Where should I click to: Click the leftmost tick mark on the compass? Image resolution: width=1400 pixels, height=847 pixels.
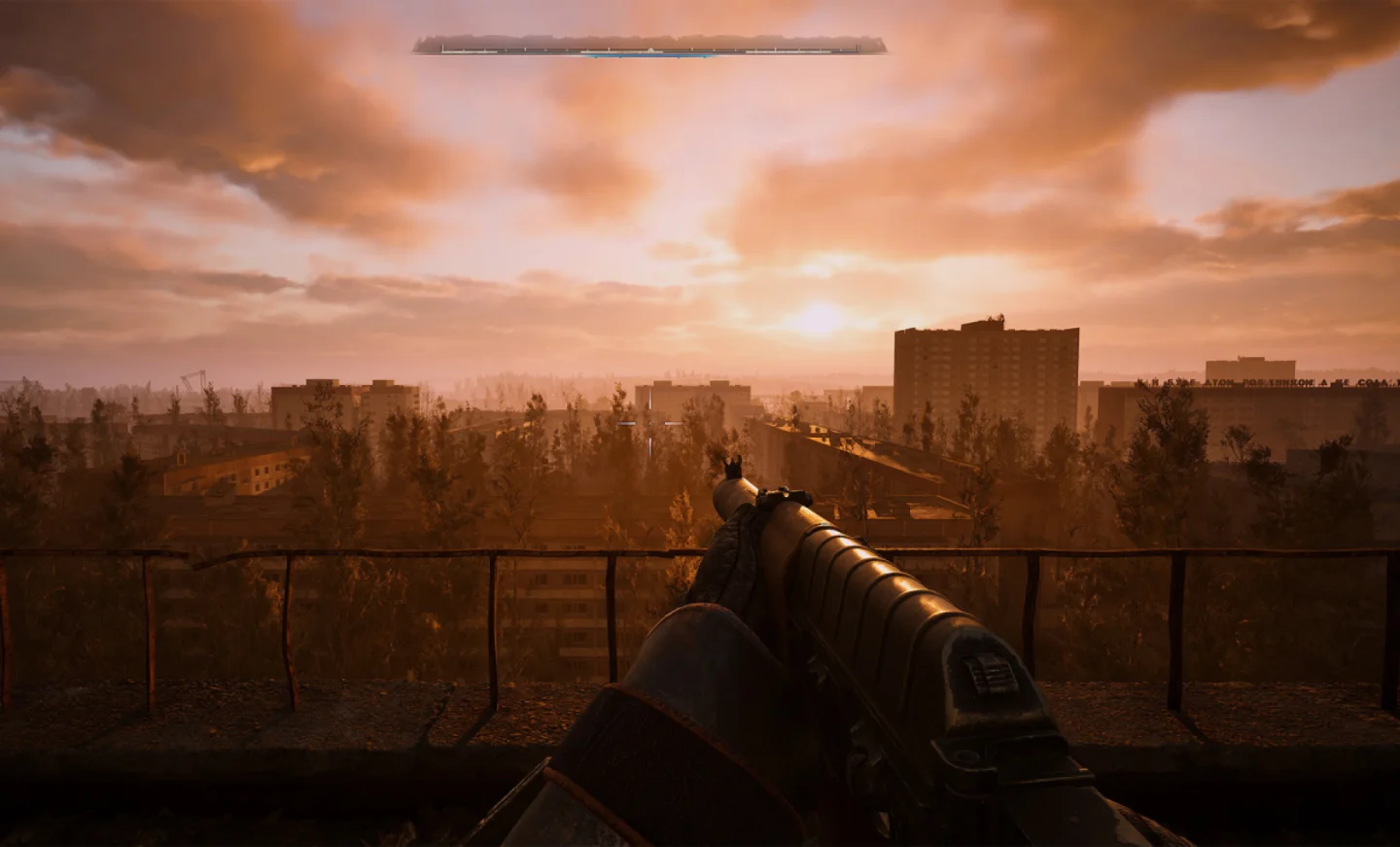point(443,48)
